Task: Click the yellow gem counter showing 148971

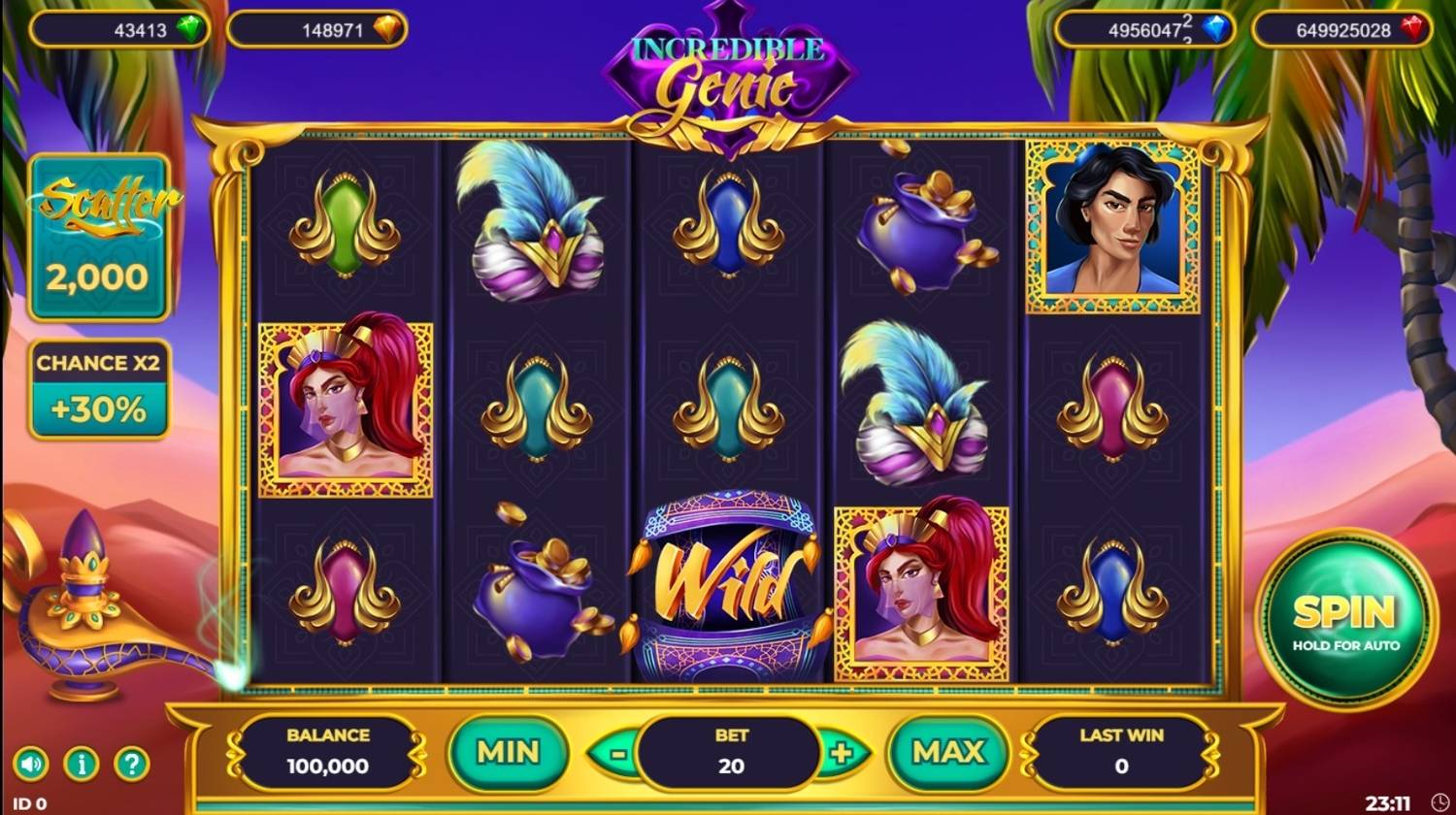Action: tap(315, 29)
